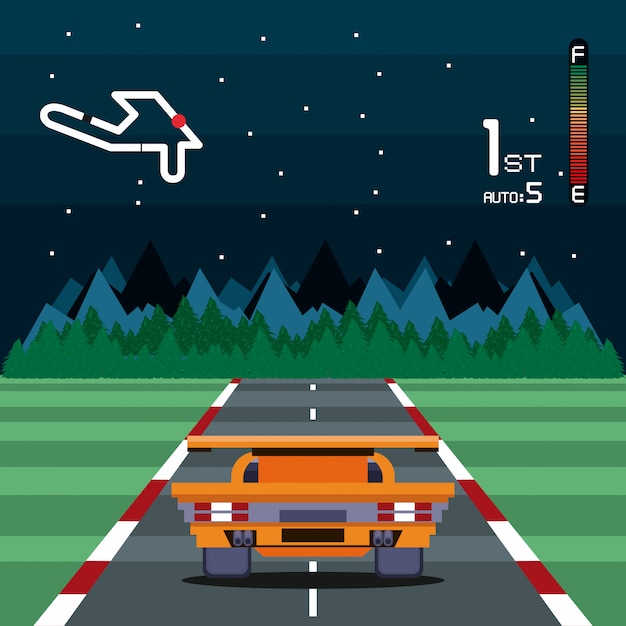Select the red position marker on the track map

(x=179, y=121)
